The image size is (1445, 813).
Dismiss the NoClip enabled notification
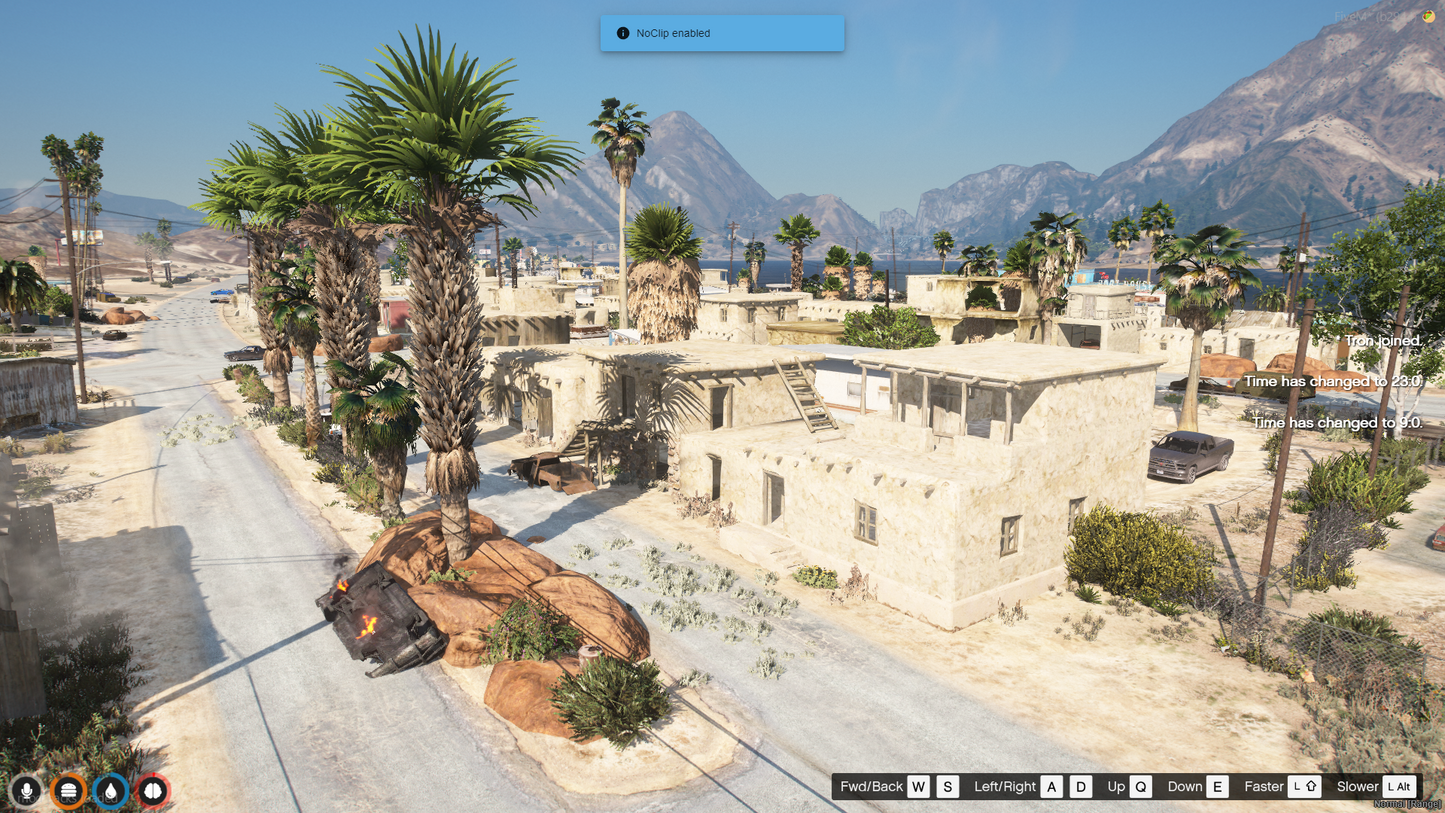[x=722, y=33]
